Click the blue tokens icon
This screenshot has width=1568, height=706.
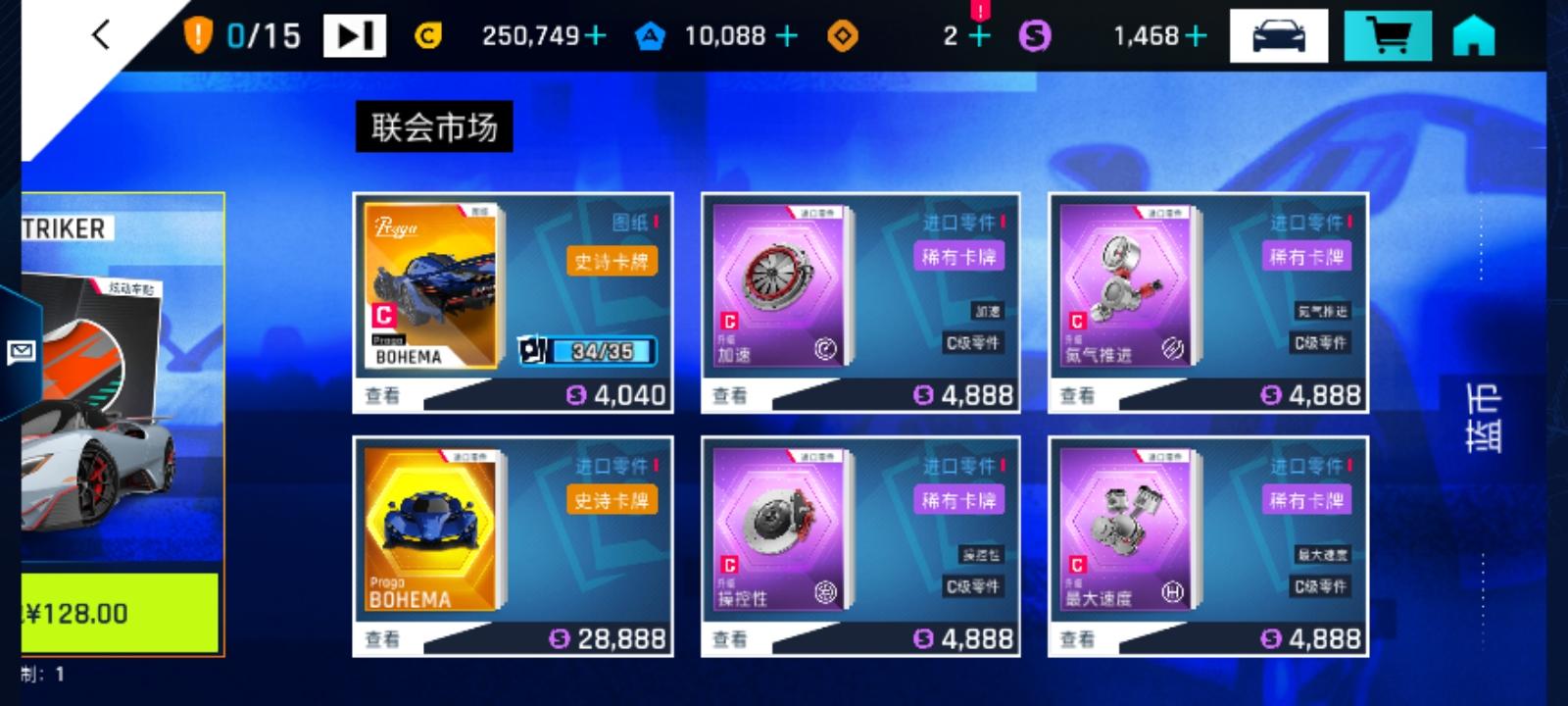[x=652, y=36]
